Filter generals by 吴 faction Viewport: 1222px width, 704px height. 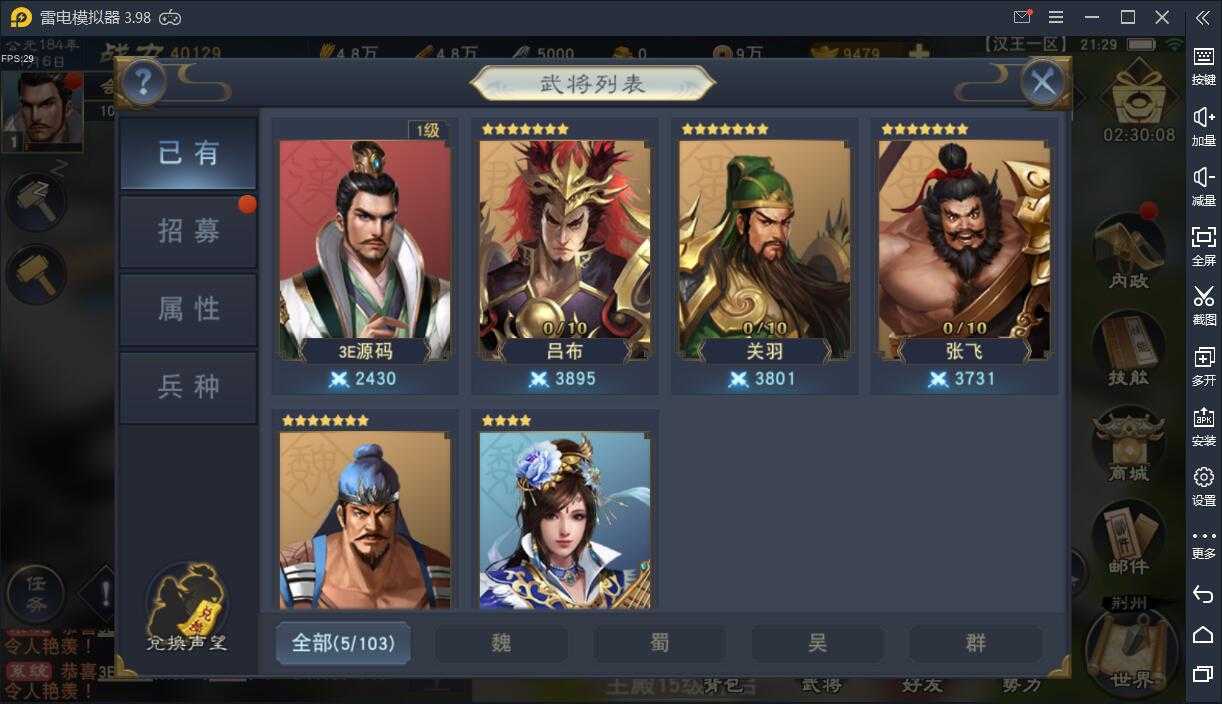tap(818, 643)
